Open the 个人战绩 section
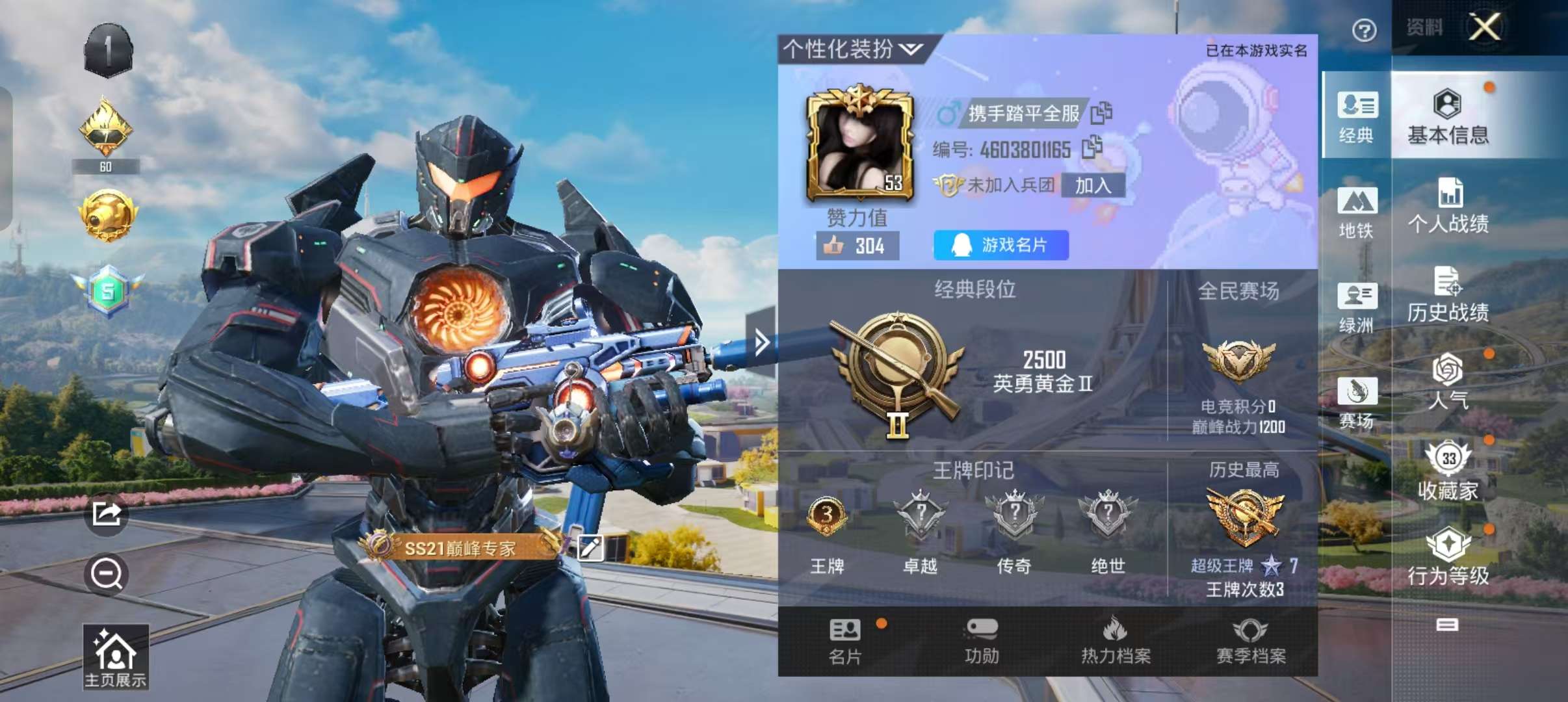The width and height of the screenshot is (1568, 702). 1448,206
